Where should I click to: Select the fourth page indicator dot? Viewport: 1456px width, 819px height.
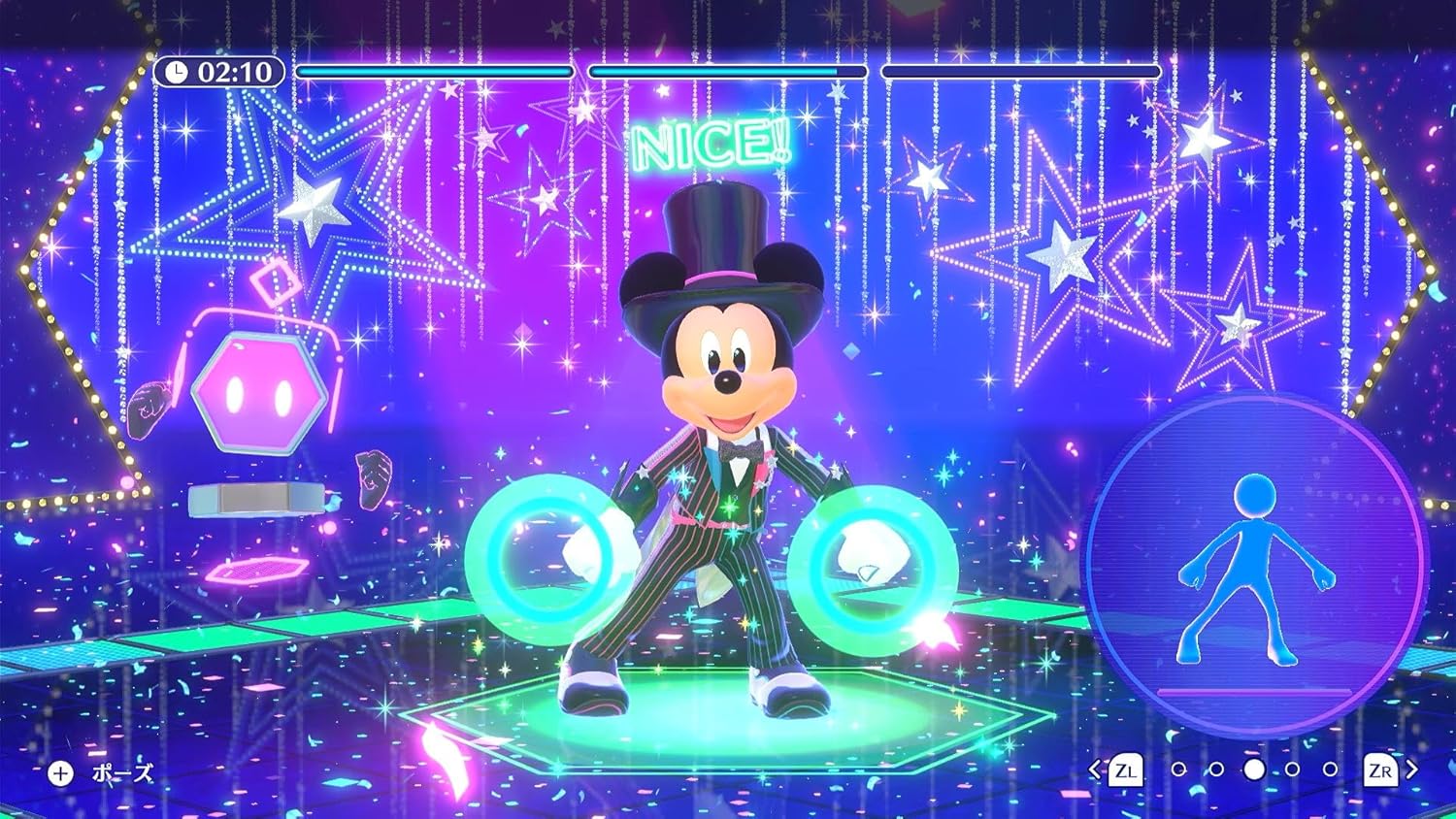click(1293, 769)
